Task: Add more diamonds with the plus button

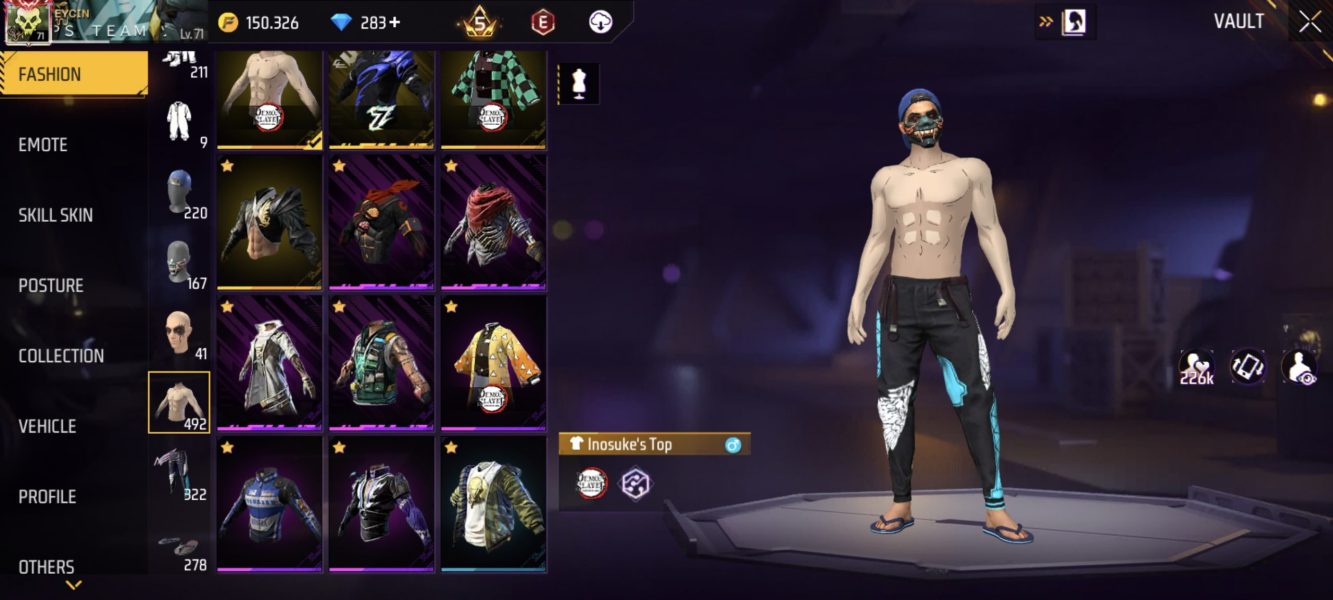Action: pos(394,22)
